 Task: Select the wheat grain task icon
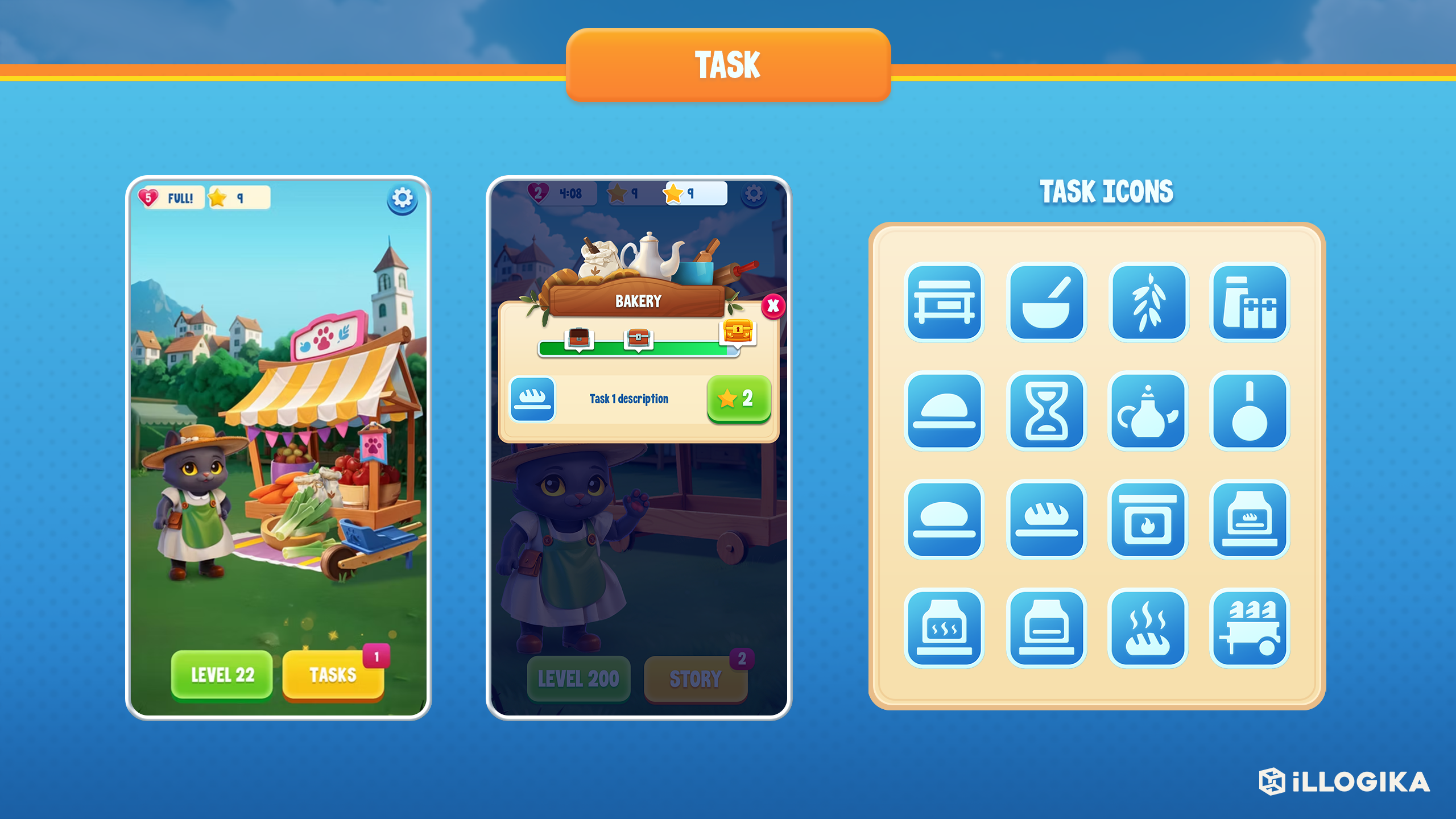click(1149, 301)
